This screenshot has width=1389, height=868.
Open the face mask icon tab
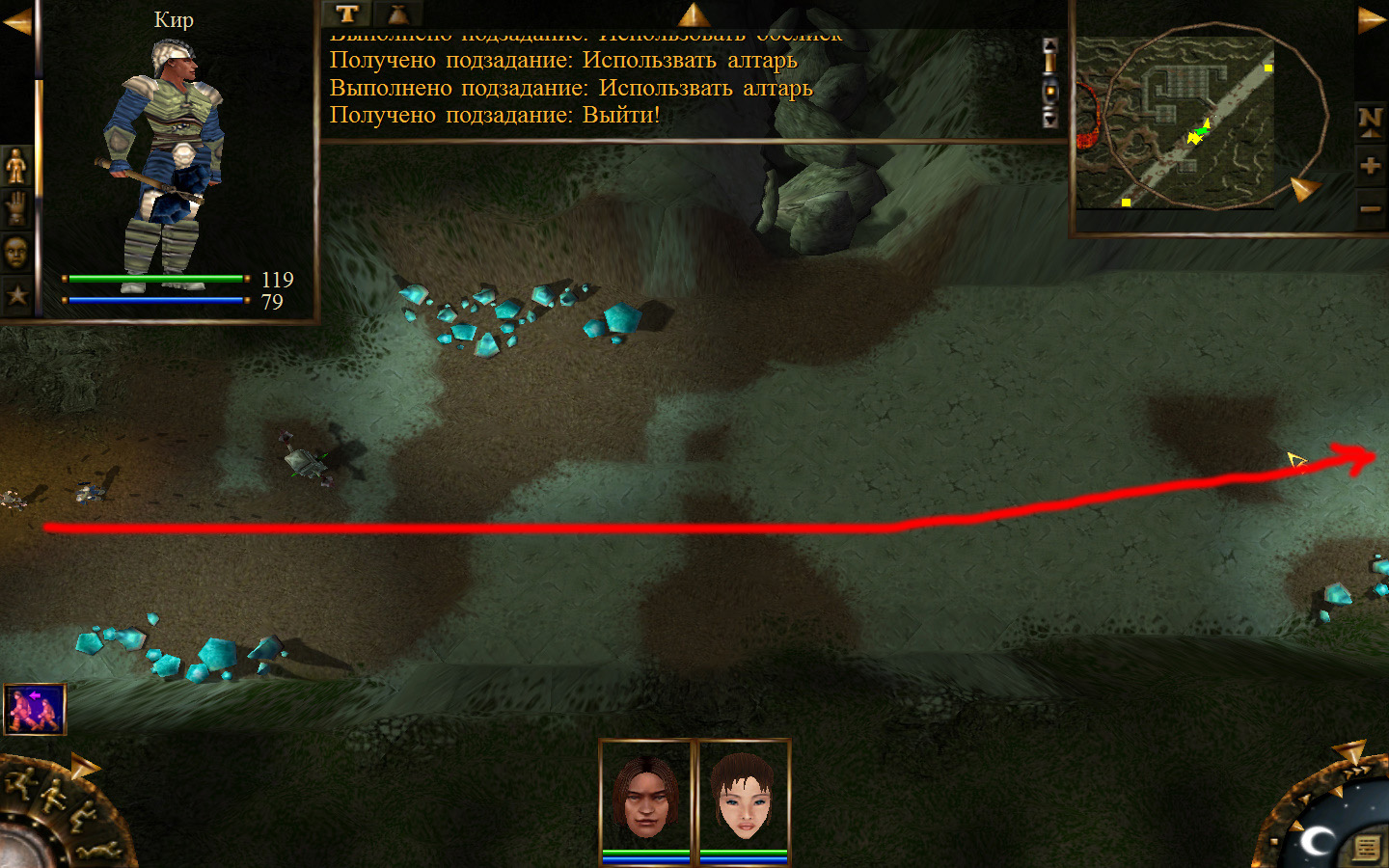16,253
